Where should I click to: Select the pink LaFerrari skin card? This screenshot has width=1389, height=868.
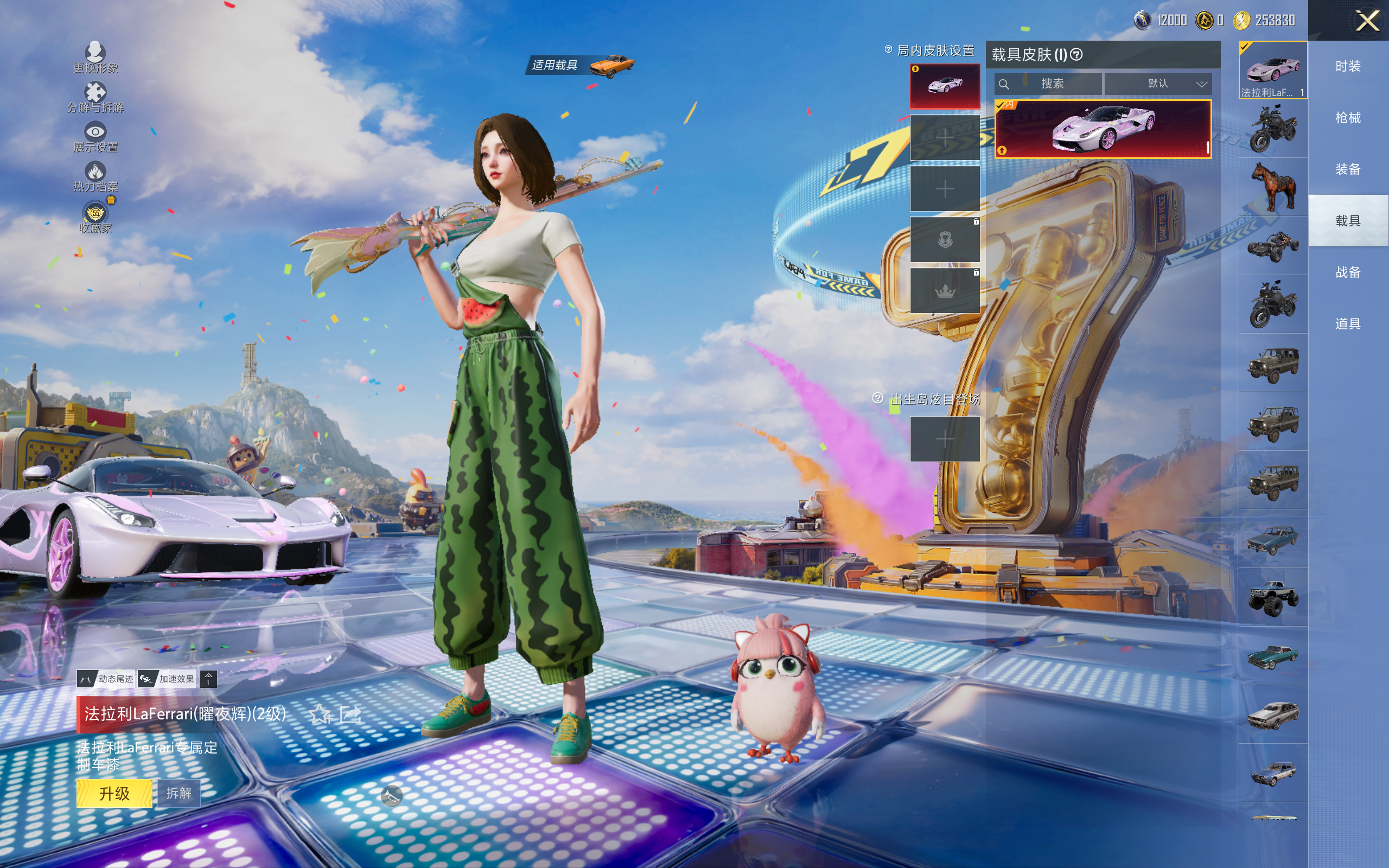coord(1103,129)
